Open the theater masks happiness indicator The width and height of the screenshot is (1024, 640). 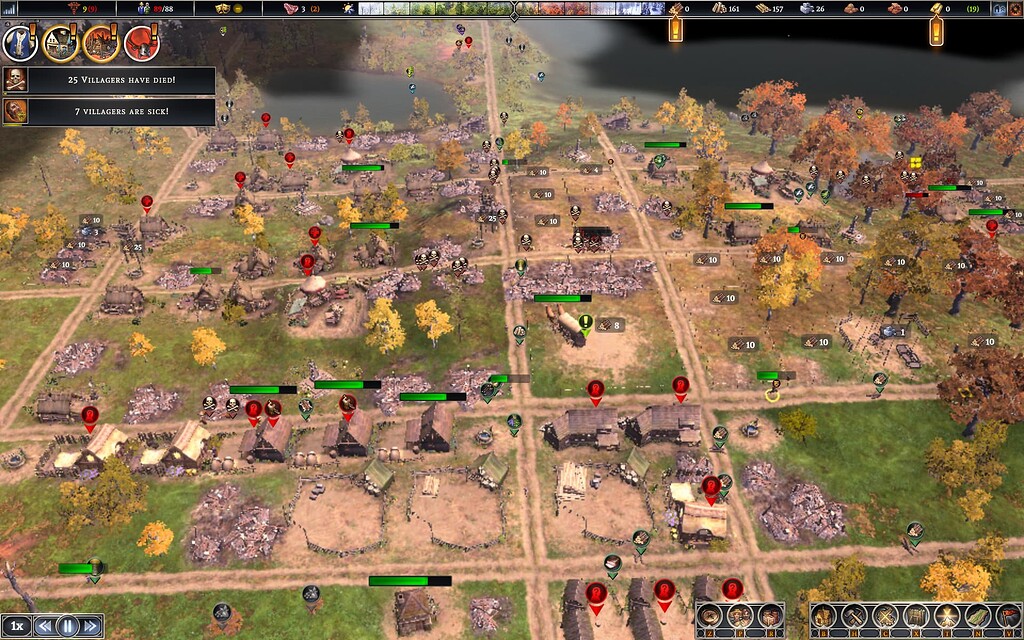224,9
